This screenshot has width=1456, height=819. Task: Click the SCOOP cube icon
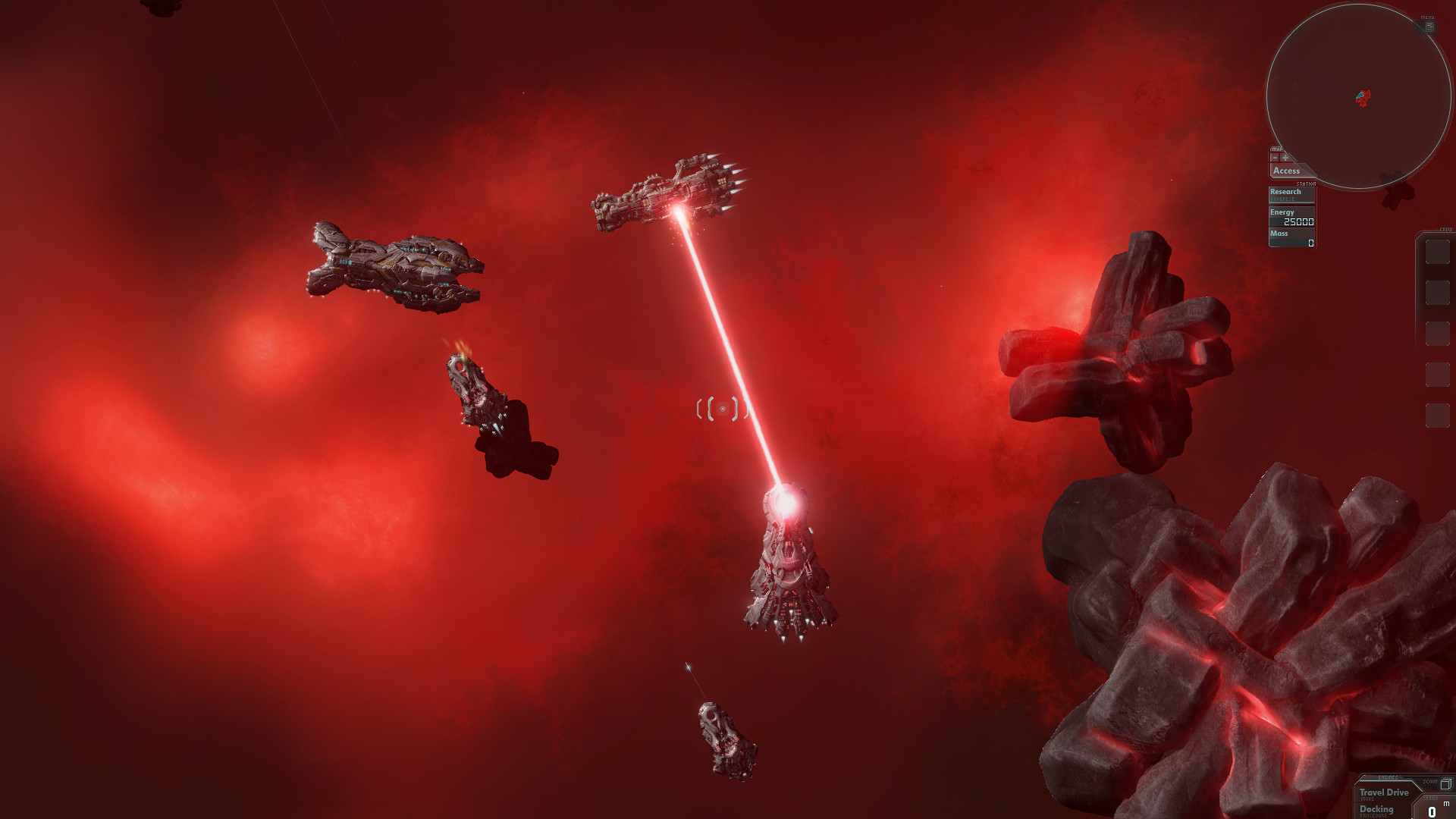[1445, 785]
